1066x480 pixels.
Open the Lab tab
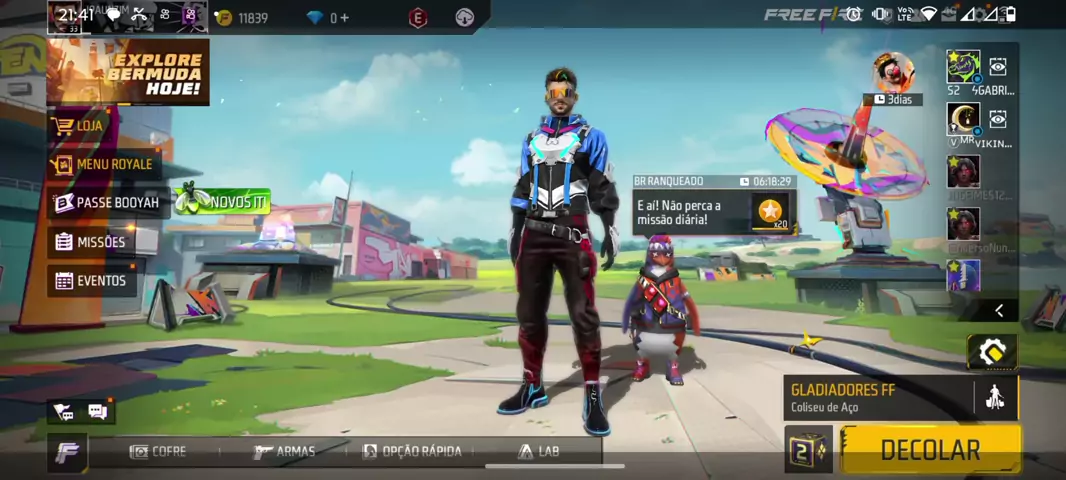click(538, 452)
